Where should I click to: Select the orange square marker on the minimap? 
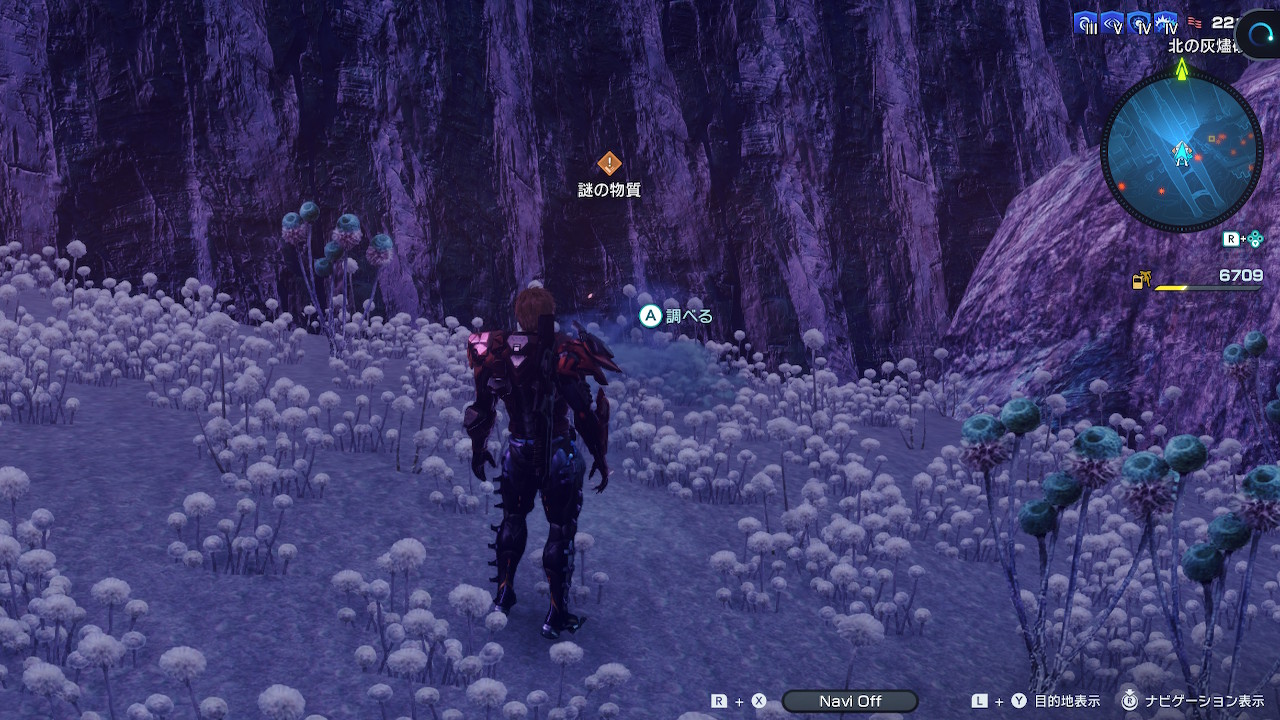[1212, 138]
